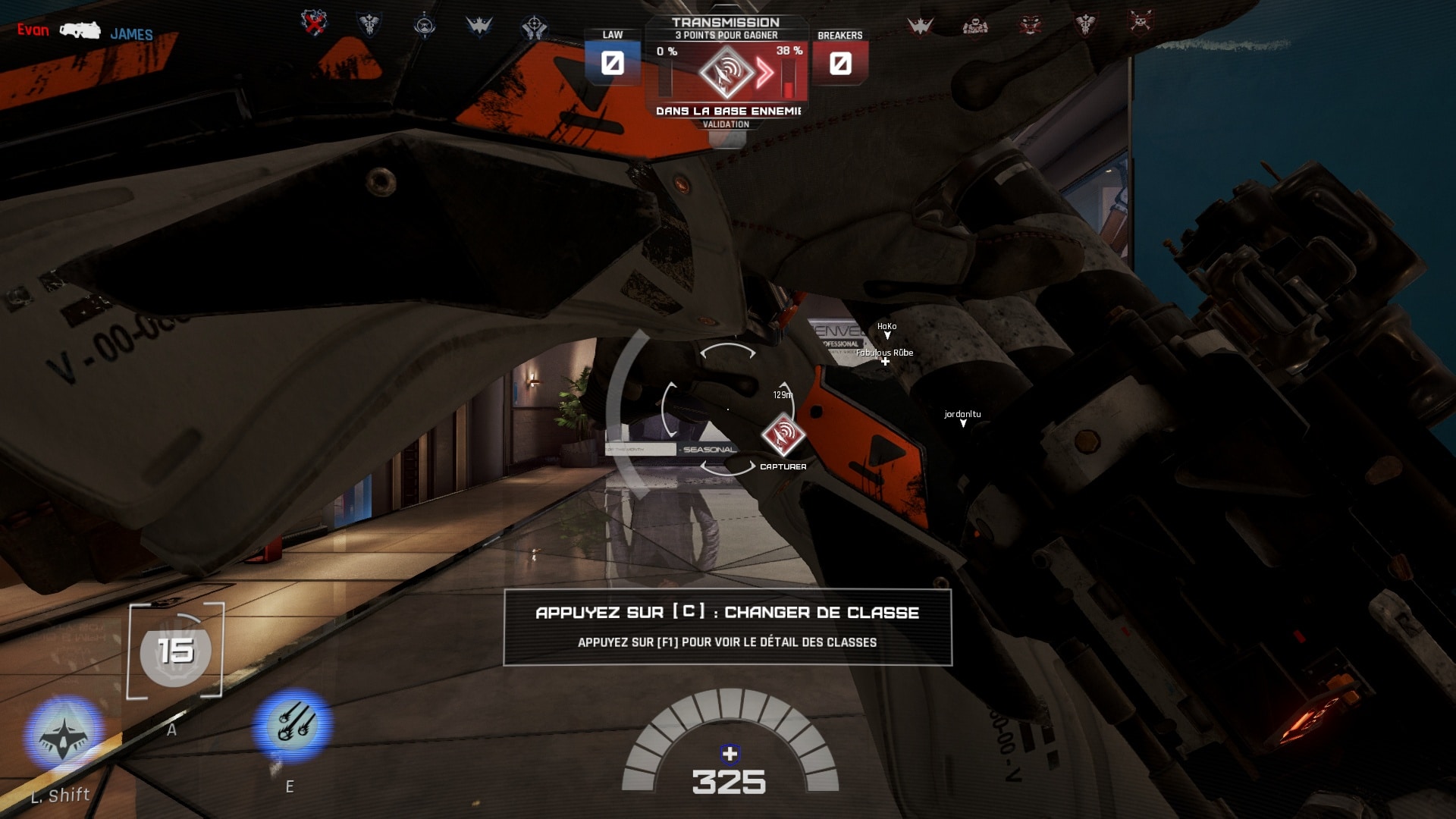Select the Law team crosshair class icon

coord(534,27)
